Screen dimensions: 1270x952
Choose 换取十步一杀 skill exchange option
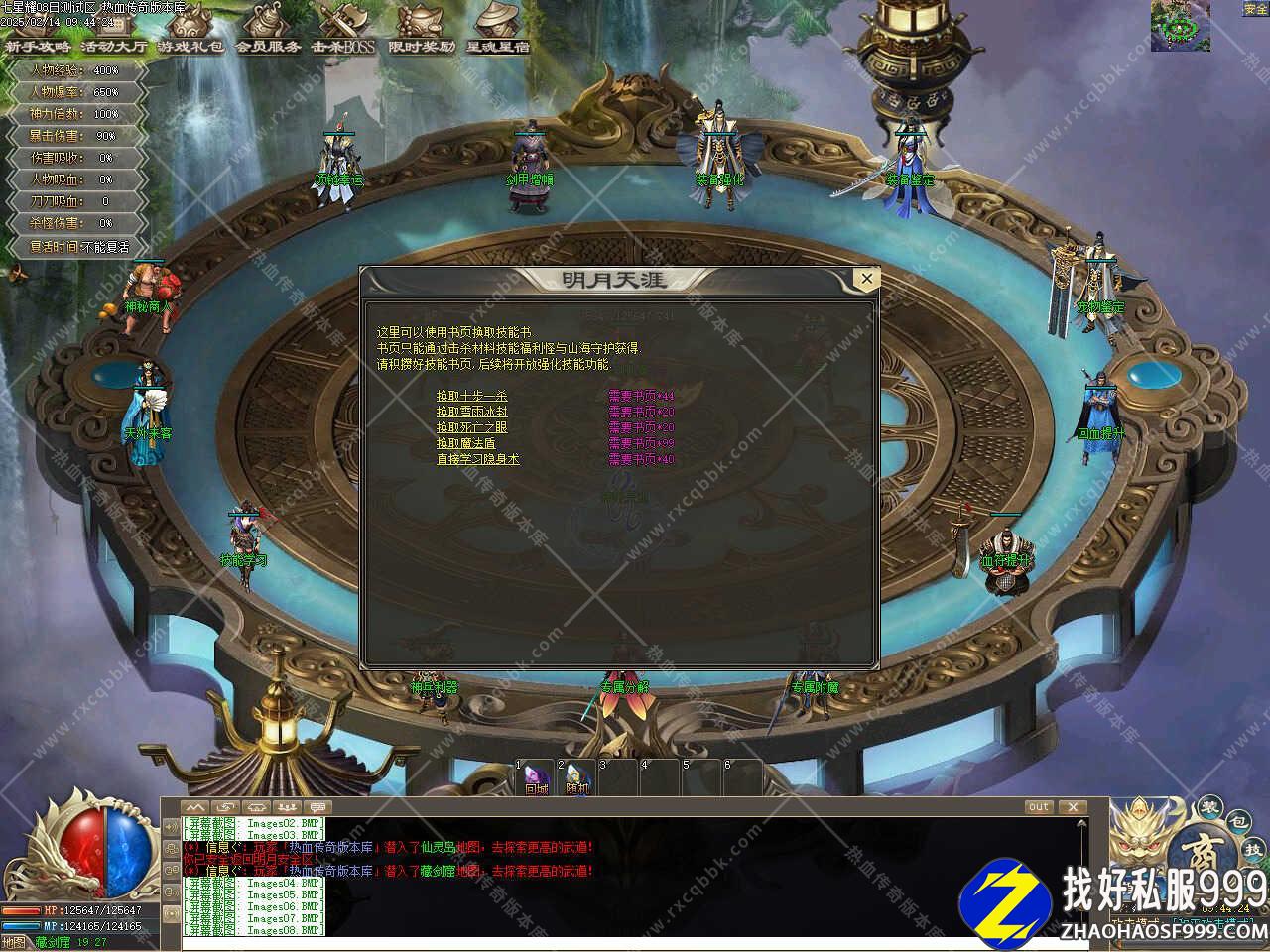click(471, 396)
